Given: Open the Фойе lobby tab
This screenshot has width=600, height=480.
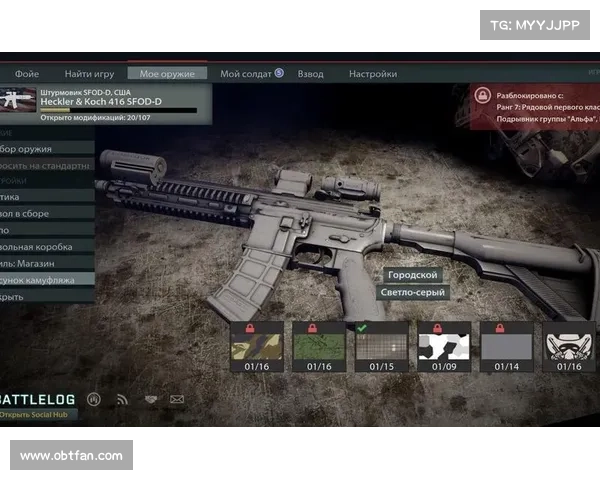Looking at the screenshot, I should [x=27, y=74].
